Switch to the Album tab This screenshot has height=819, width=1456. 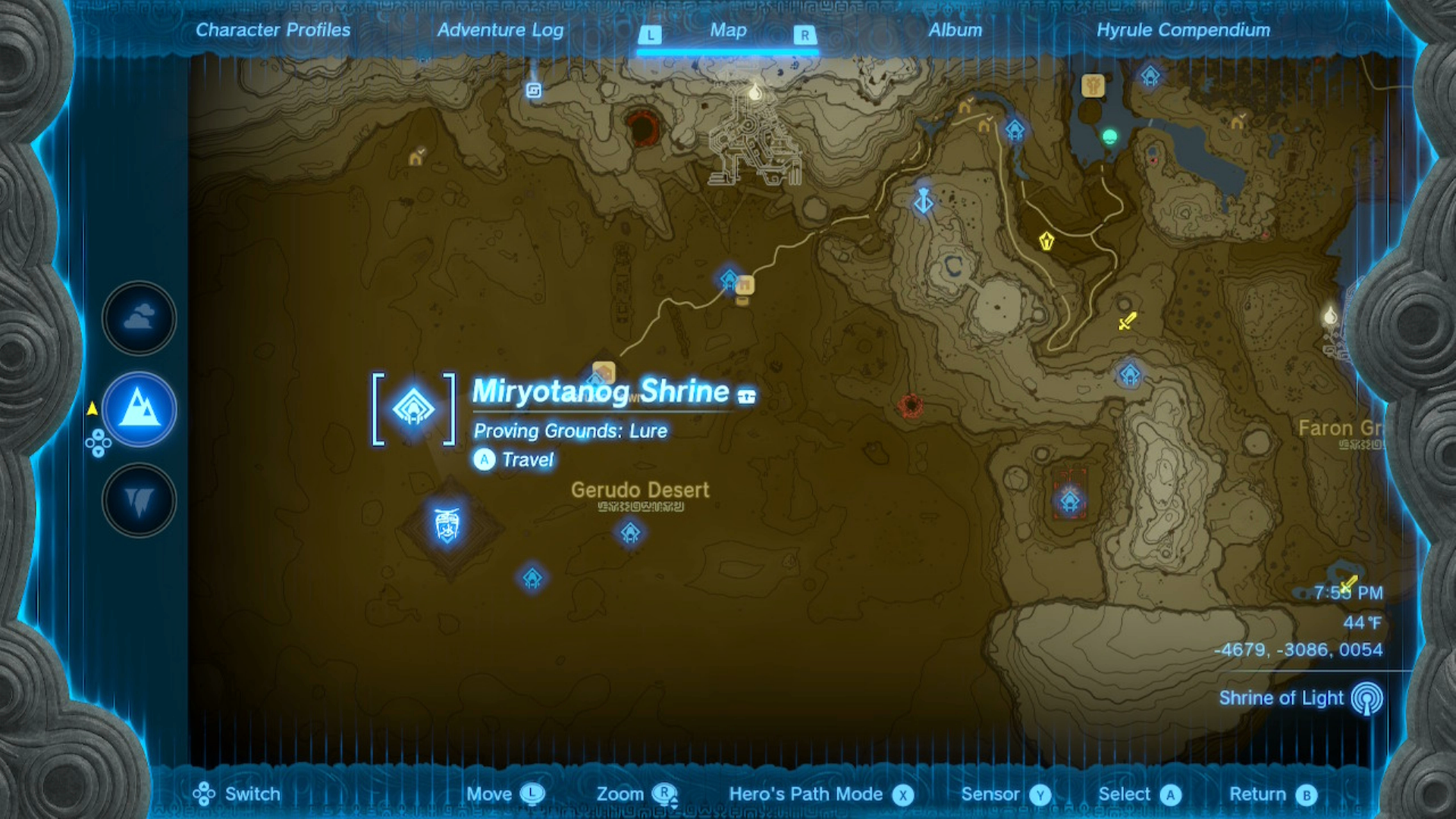[x=955, y=30]
